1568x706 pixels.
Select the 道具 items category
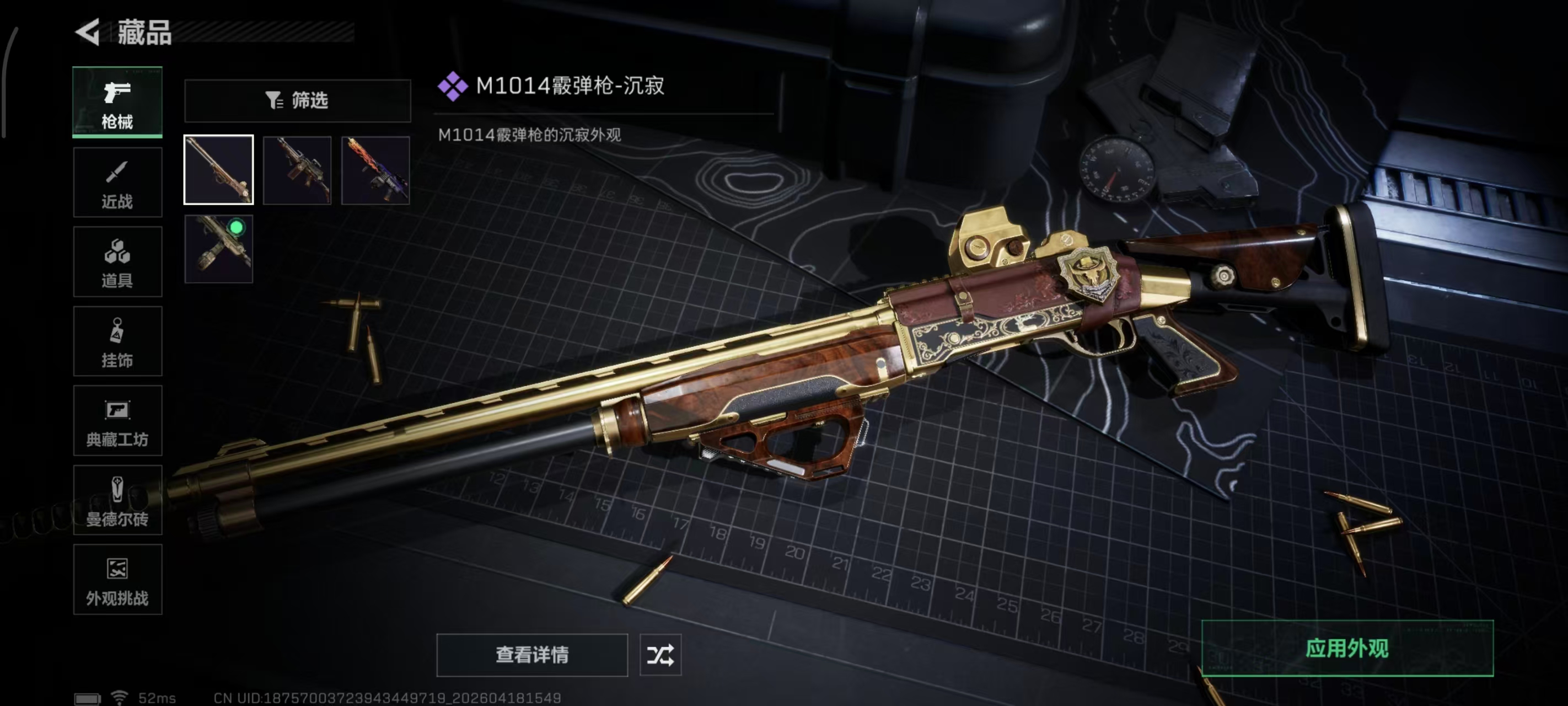[x=117, y=262]
